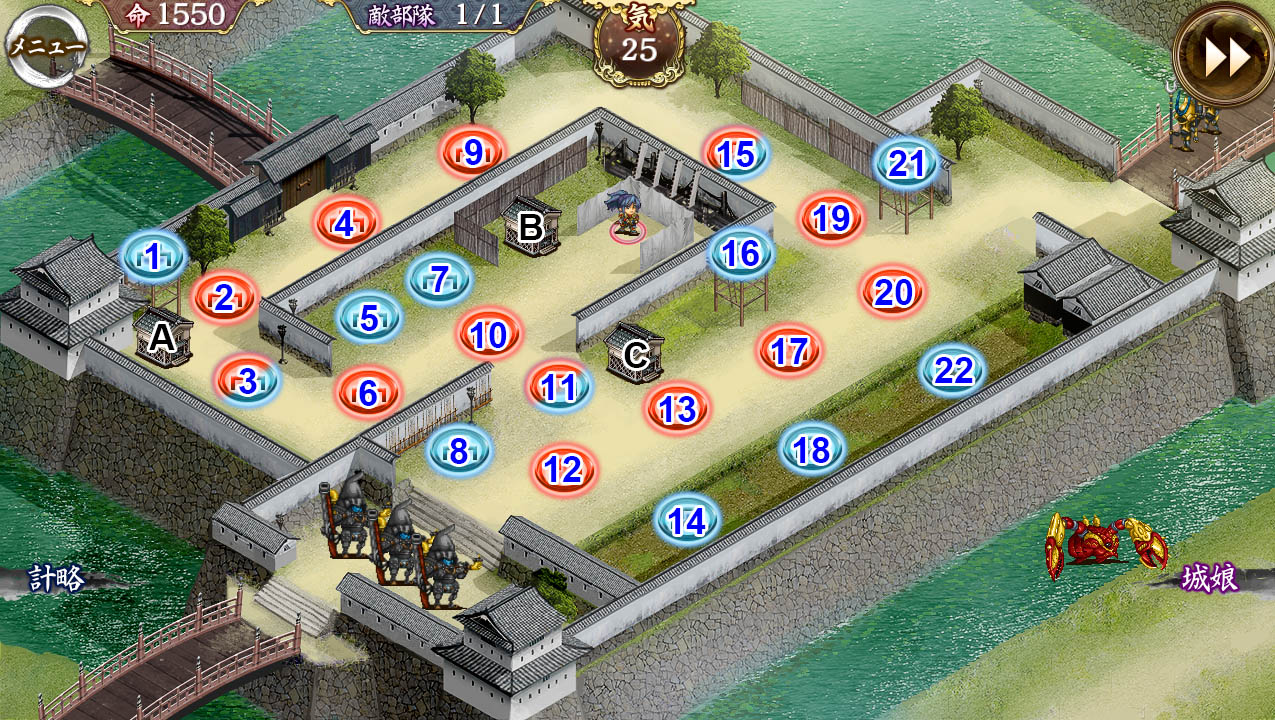The image size is (1275, 720).
Task: Choose blue deployment tile 8
Action: coord(459,451)
